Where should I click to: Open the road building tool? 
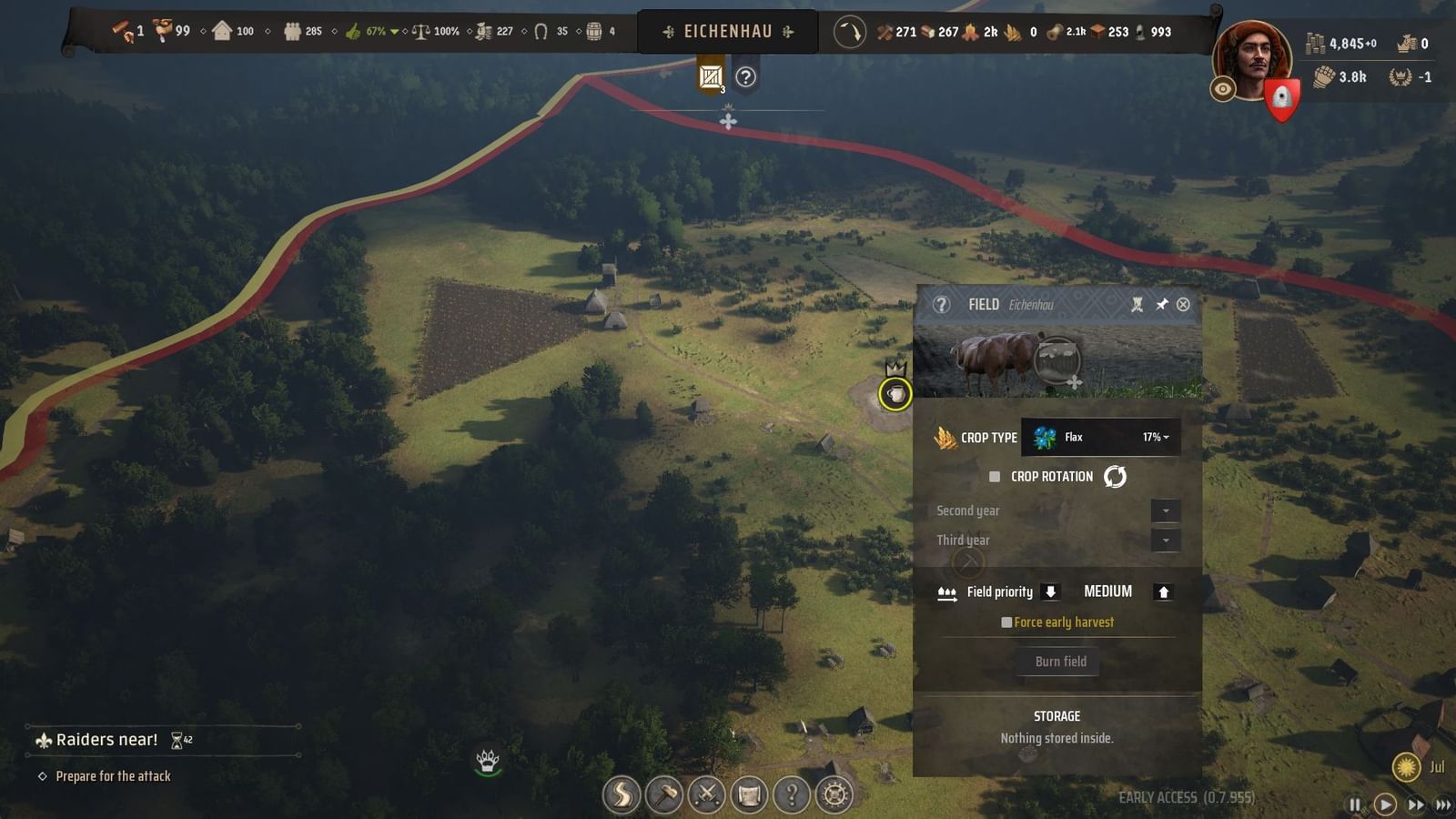coord(622,794)
